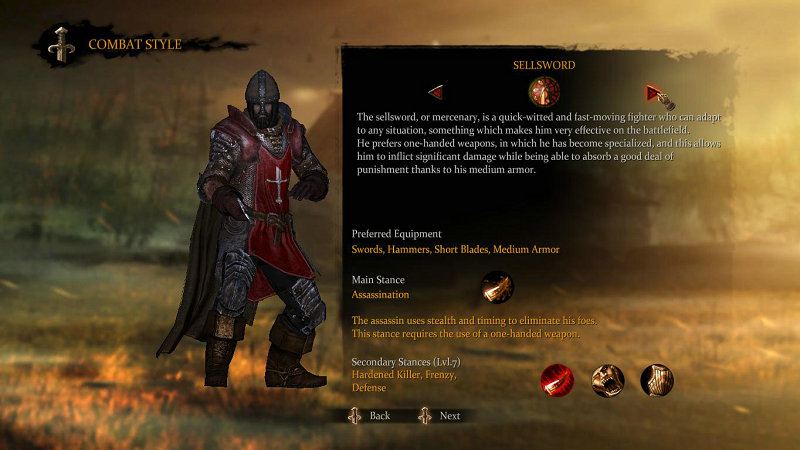Pick the Defense stance icon
This screenshot has width=800, height=450.
click(657, 380)
